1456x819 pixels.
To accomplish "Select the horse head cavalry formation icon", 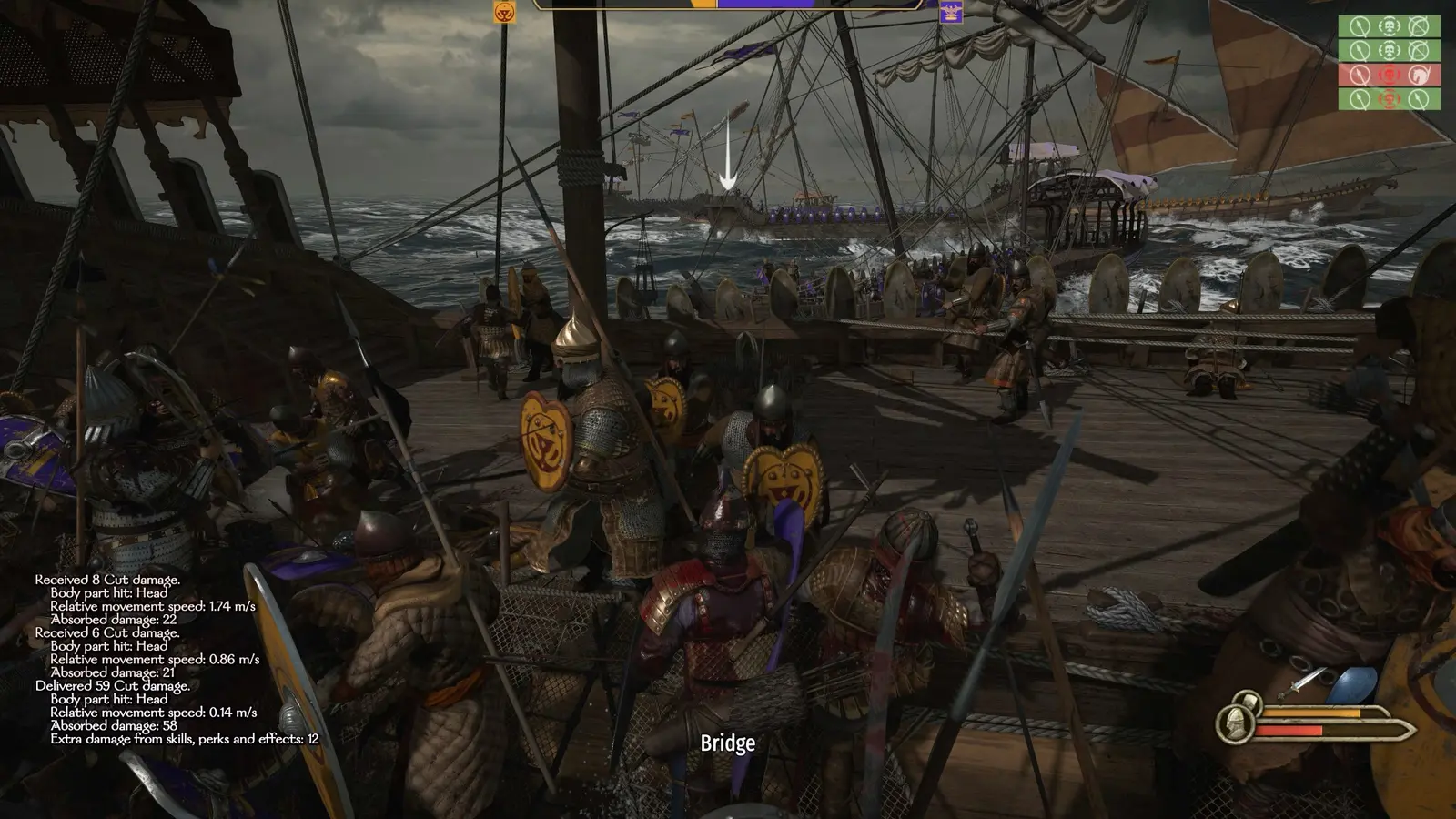I will [1419, 74].
